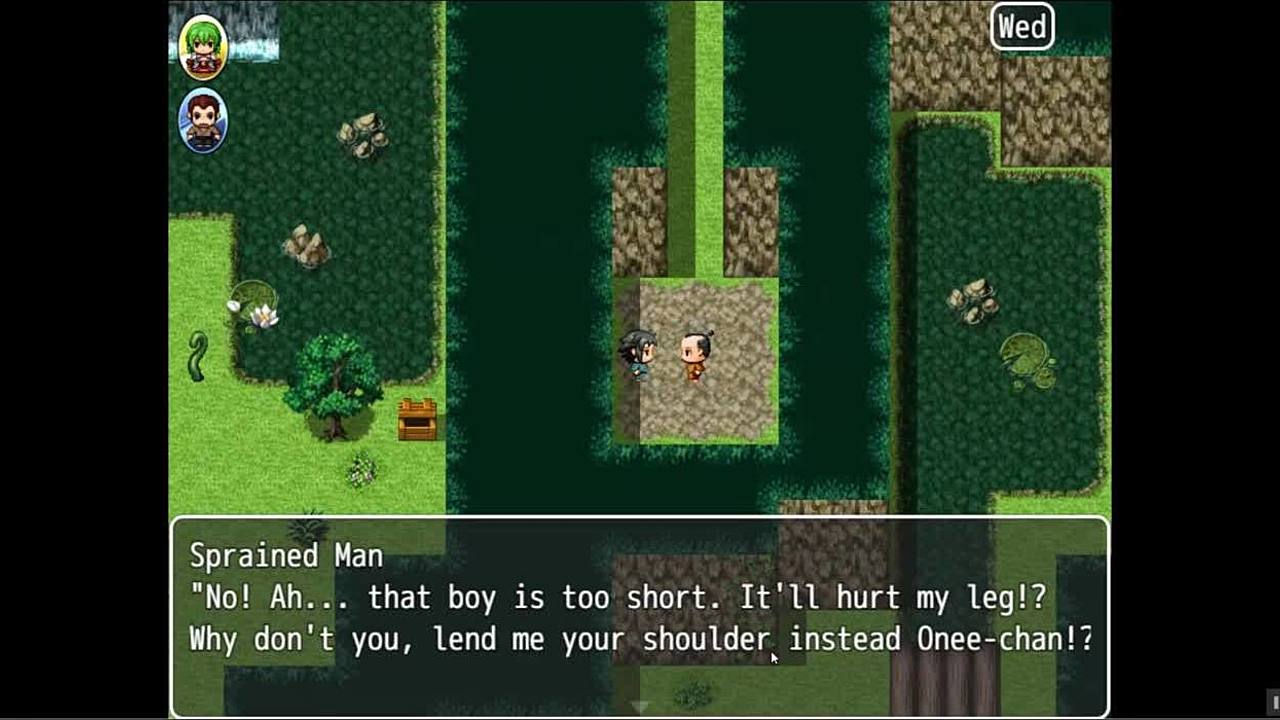This screenshot has width=1280, height=720.
Task: Select the green-haired girl party portrait
Action: pyautogui.click(x=203, y=47)
